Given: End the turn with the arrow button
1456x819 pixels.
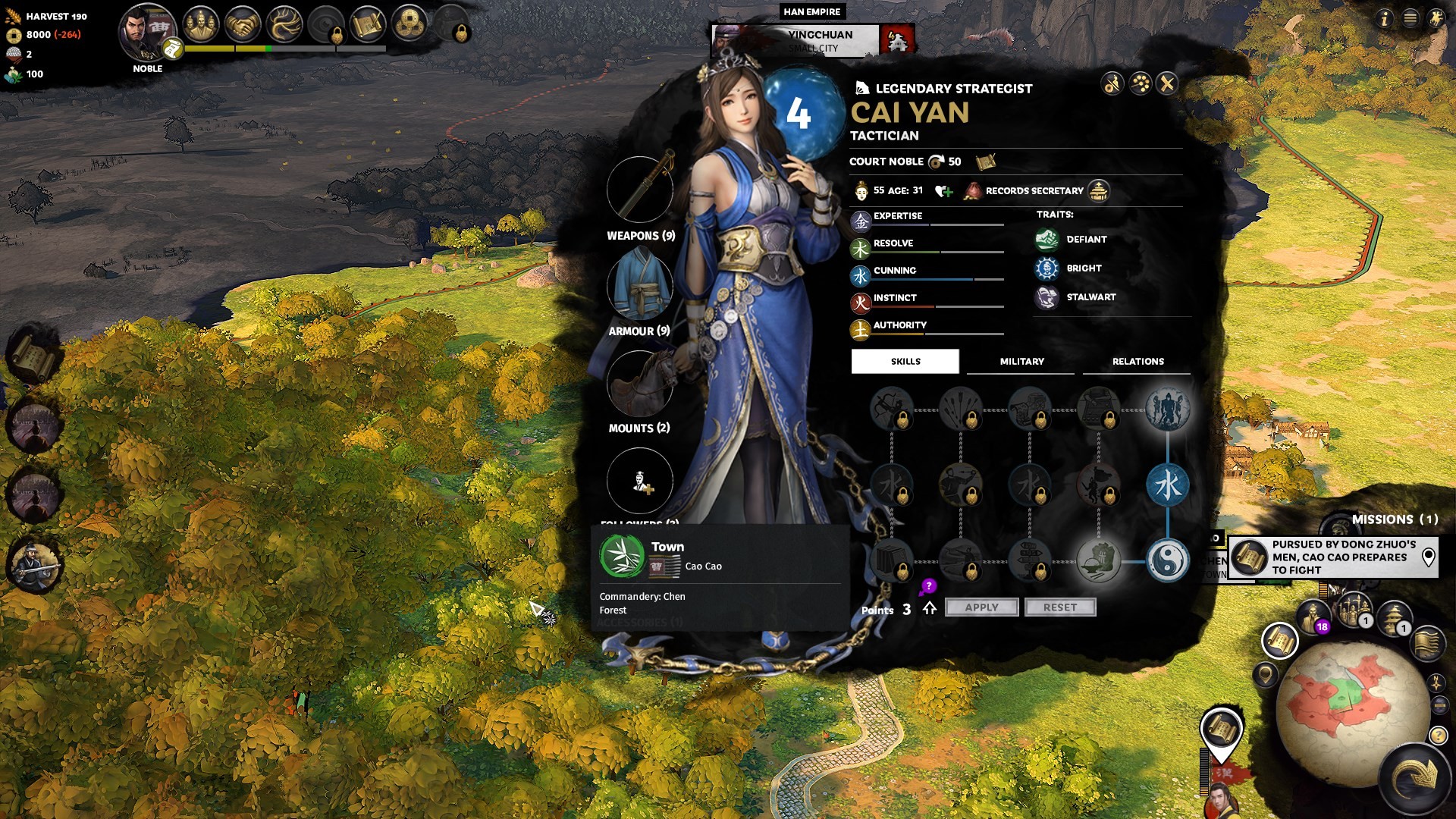Looking at the screenshot, I should point(1414,777).
